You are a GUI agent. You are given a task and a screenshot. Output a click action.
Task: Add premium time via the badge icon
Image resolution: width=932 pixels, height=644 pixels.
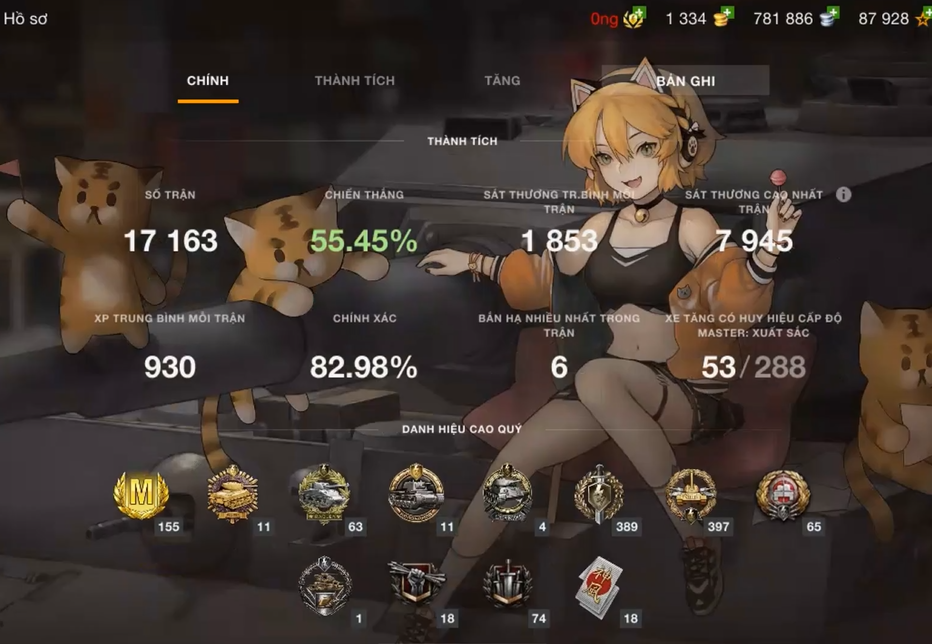(x=635, y=18)
